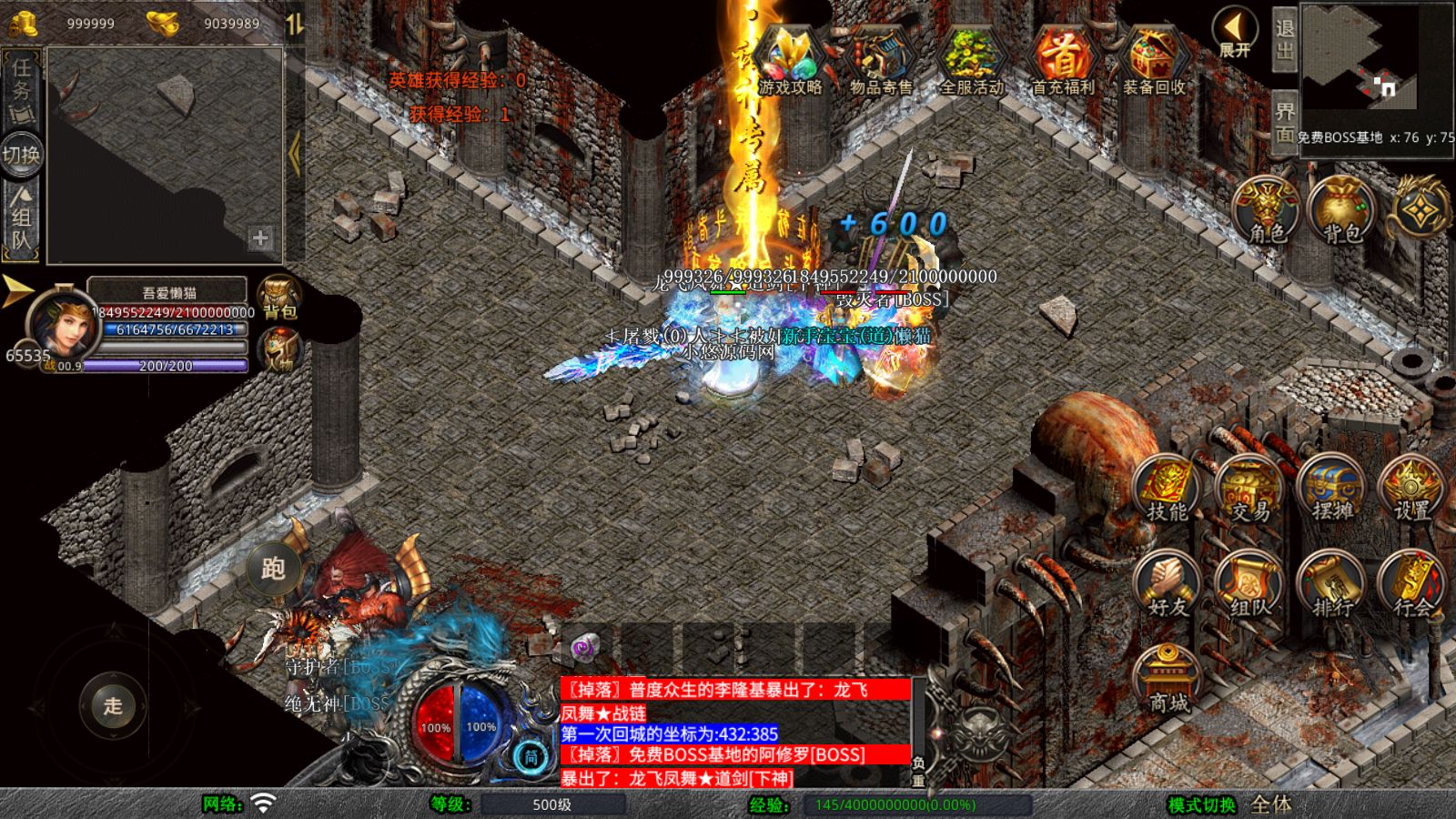Open the 好友 friends list

pos(1167,585)
